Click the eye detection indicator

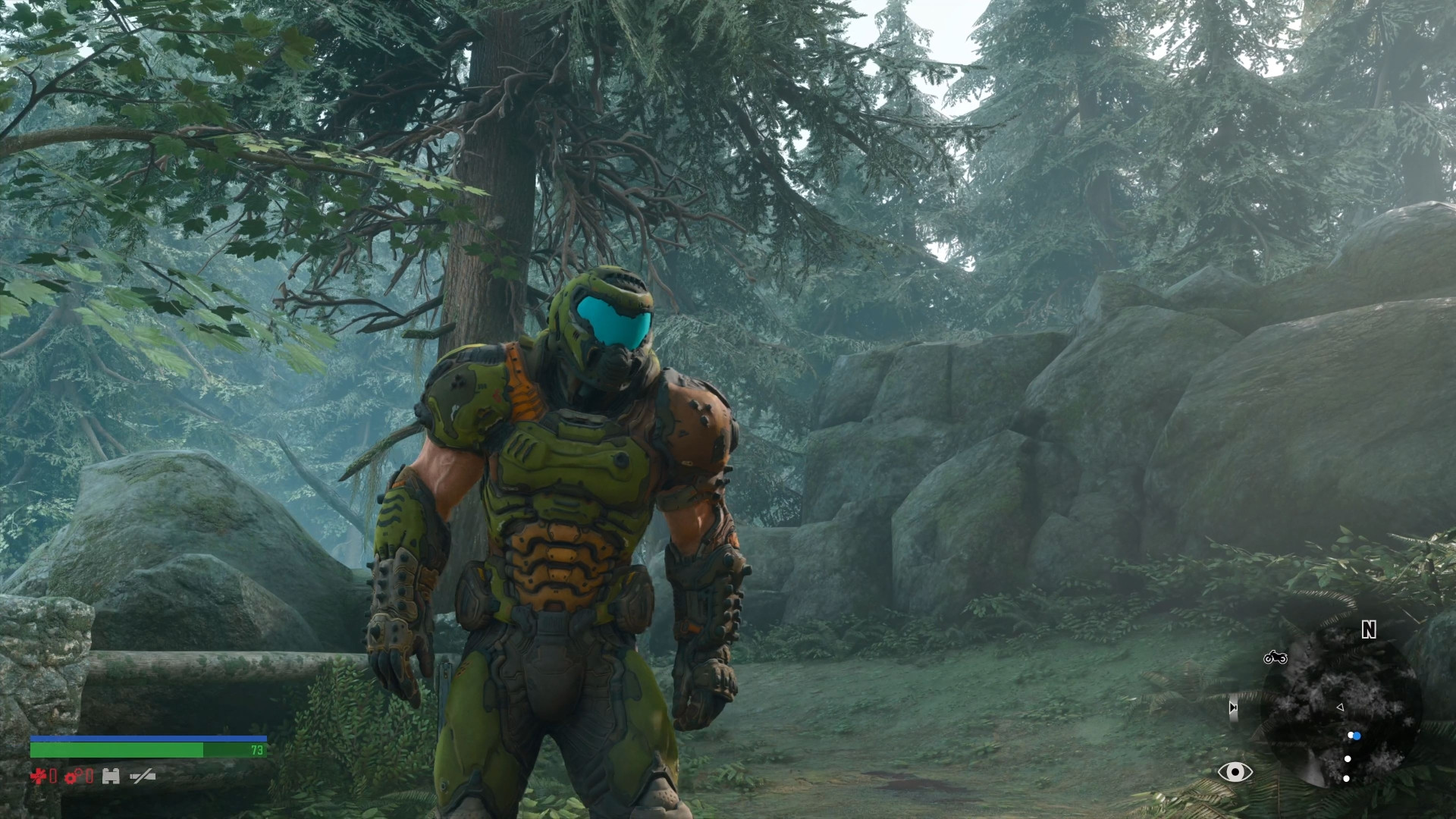pos(1235,772)
